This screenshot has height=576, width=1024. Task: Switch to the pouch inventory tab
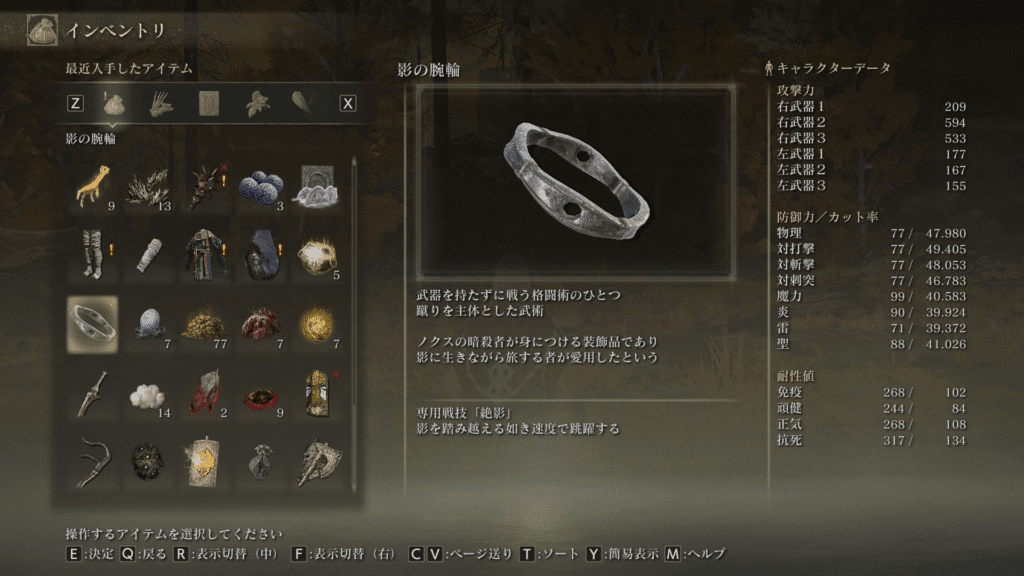113,102
